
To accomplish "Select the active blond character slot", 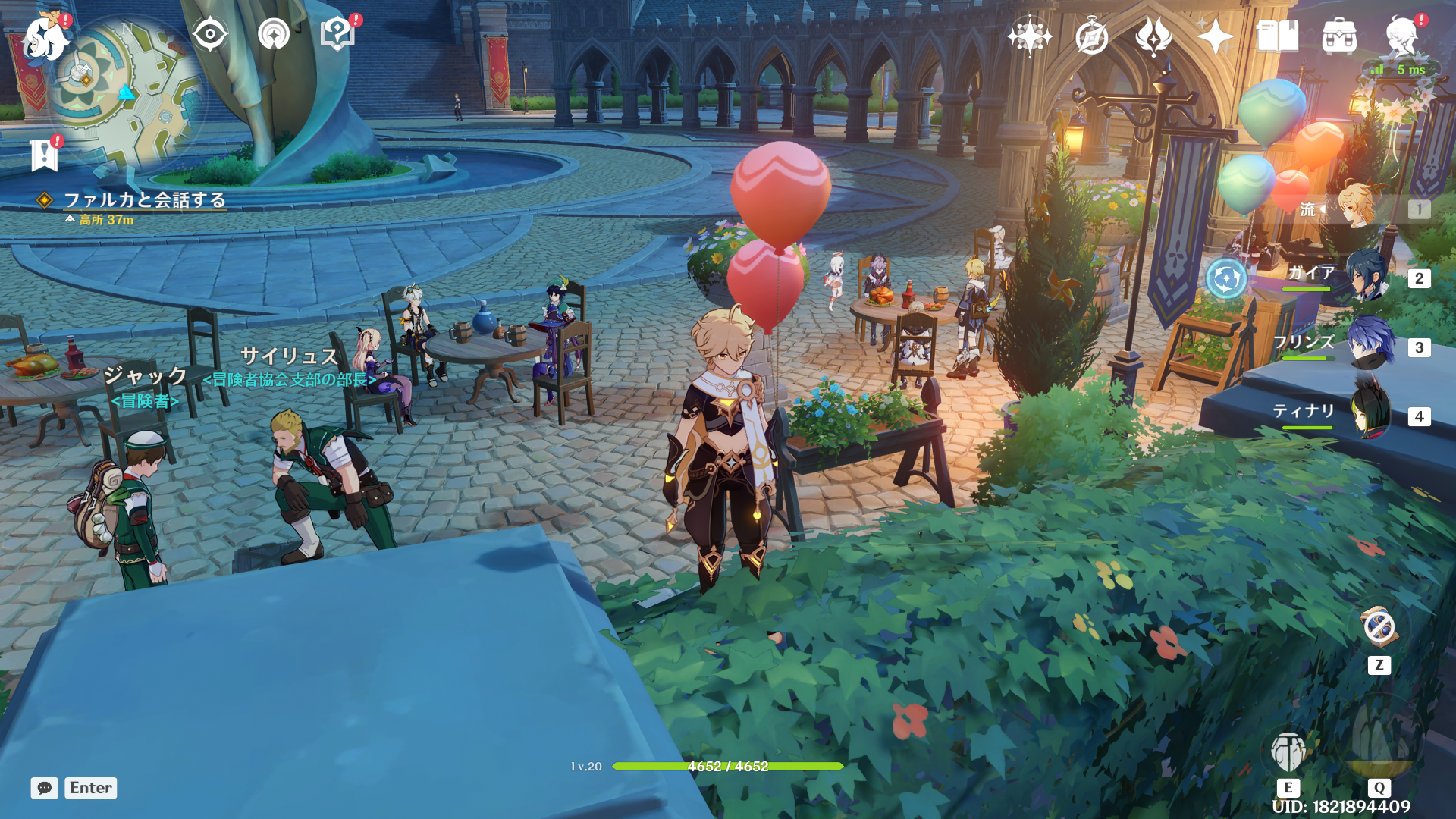I will 1357,207.
